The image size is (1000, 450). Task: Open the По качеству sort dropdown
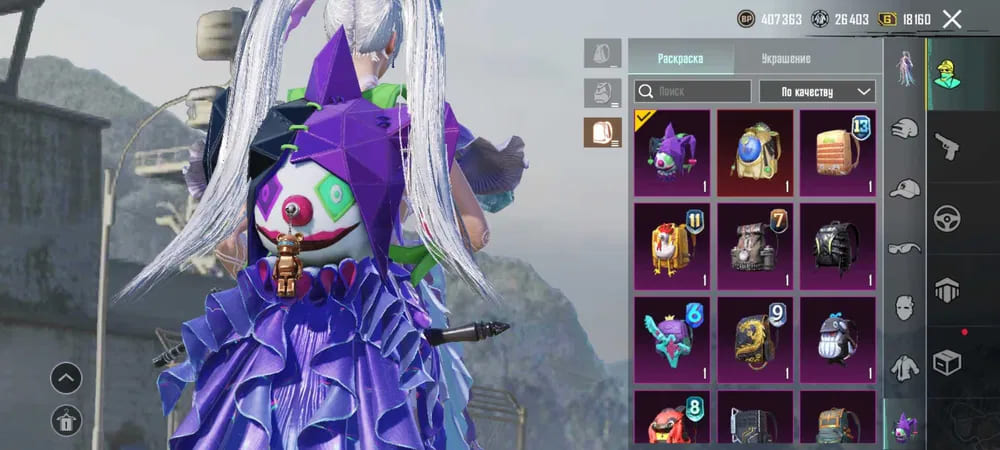(817, 92)
